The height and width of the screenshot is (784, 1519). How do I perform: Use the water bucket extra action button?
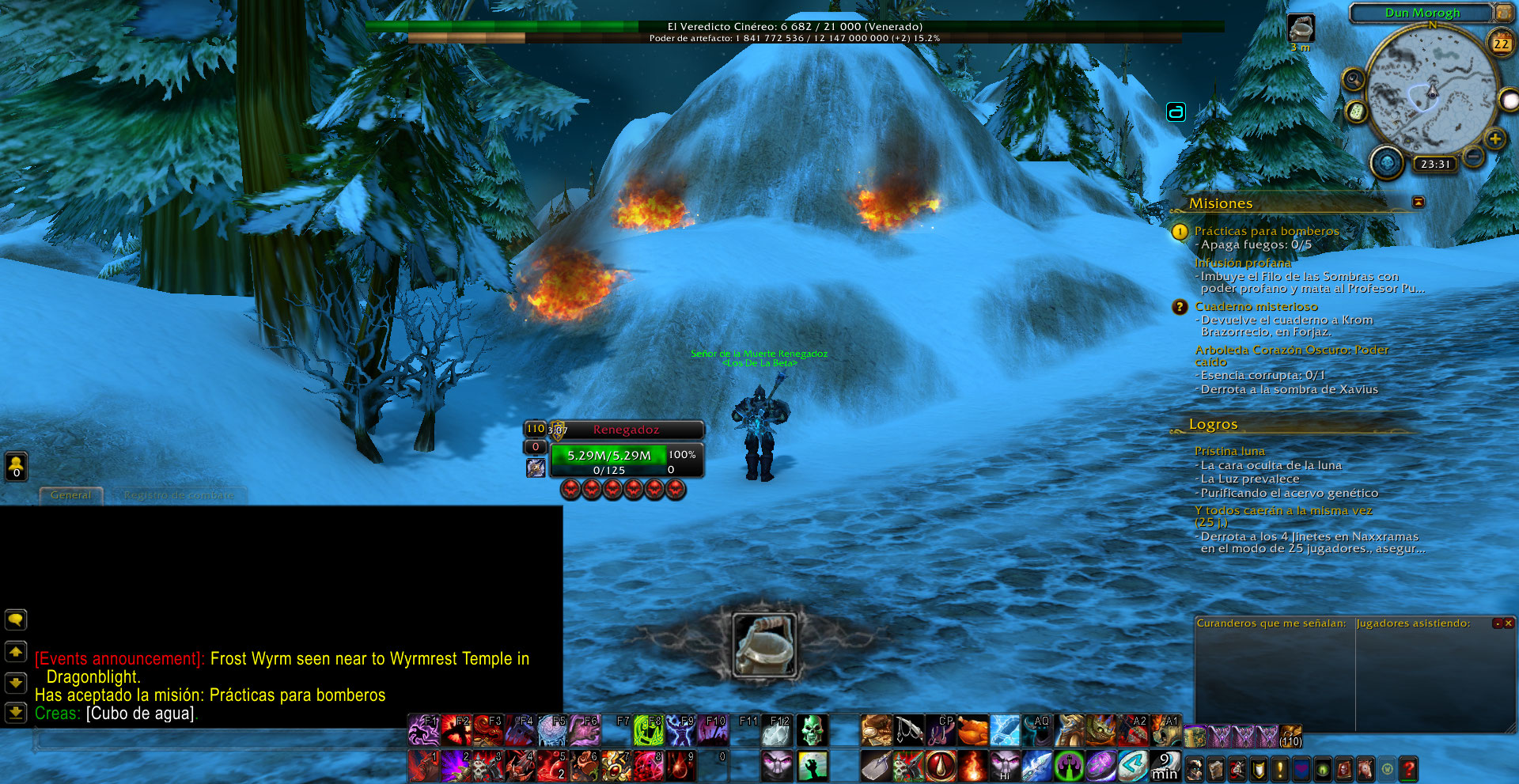click(x=763, y=646)
